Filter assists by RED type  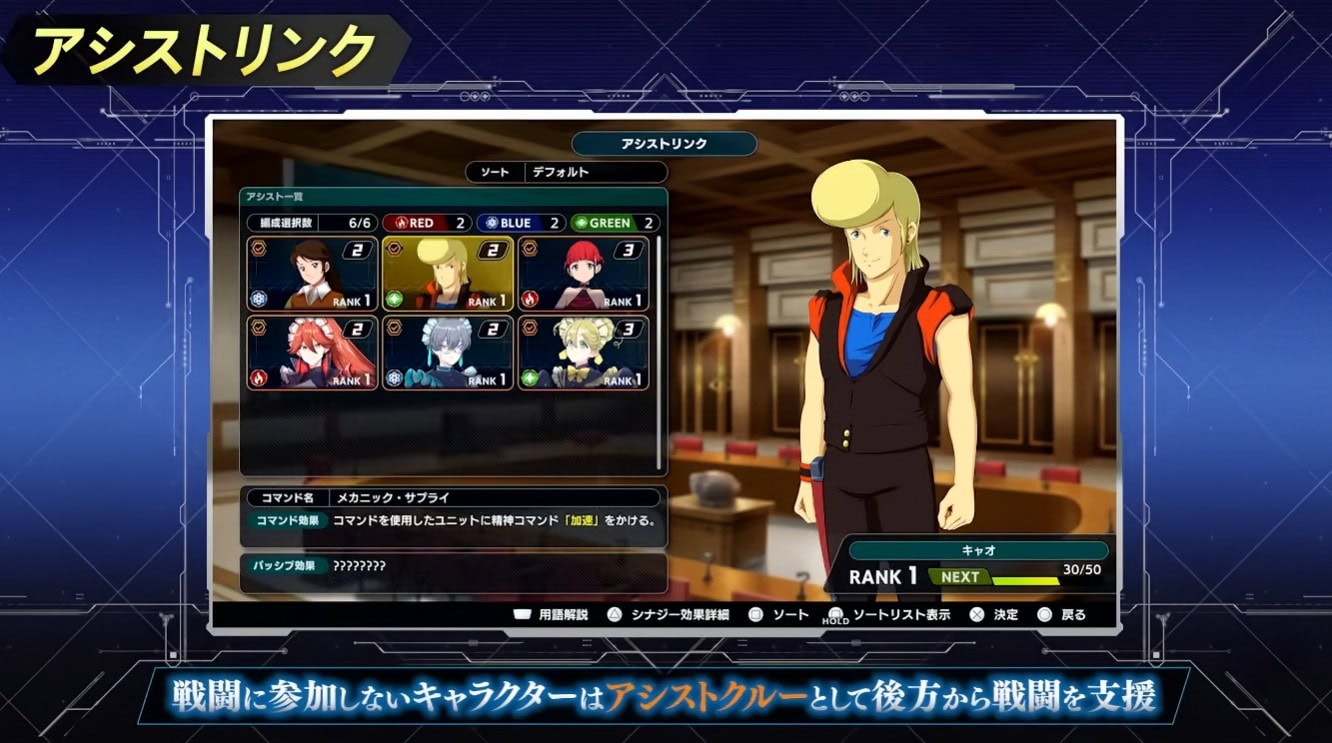click(x=425, y=223)
